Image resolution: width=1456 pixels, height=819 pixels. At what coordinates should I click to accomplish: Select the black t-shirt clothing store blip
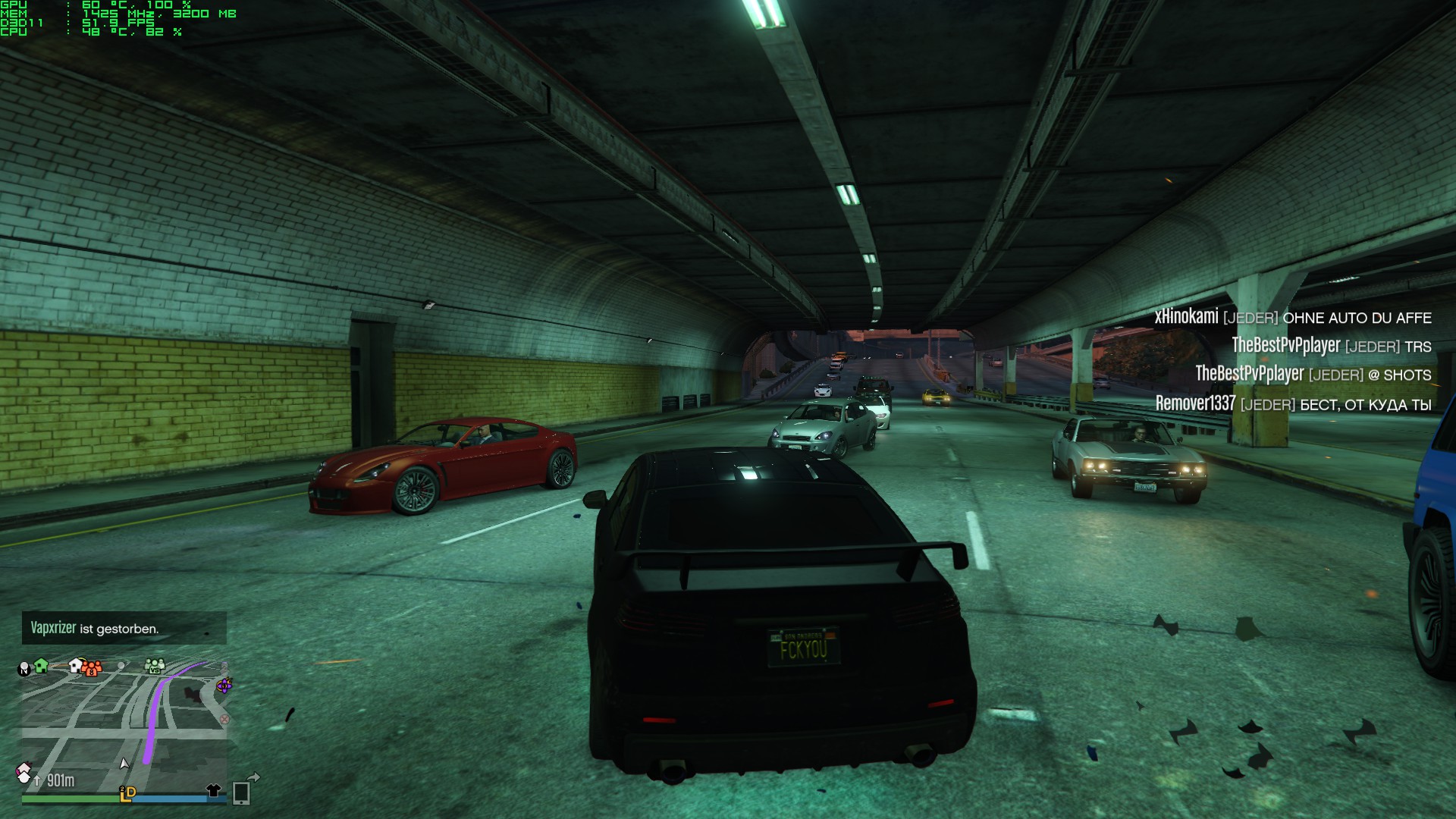pos(214,791)
